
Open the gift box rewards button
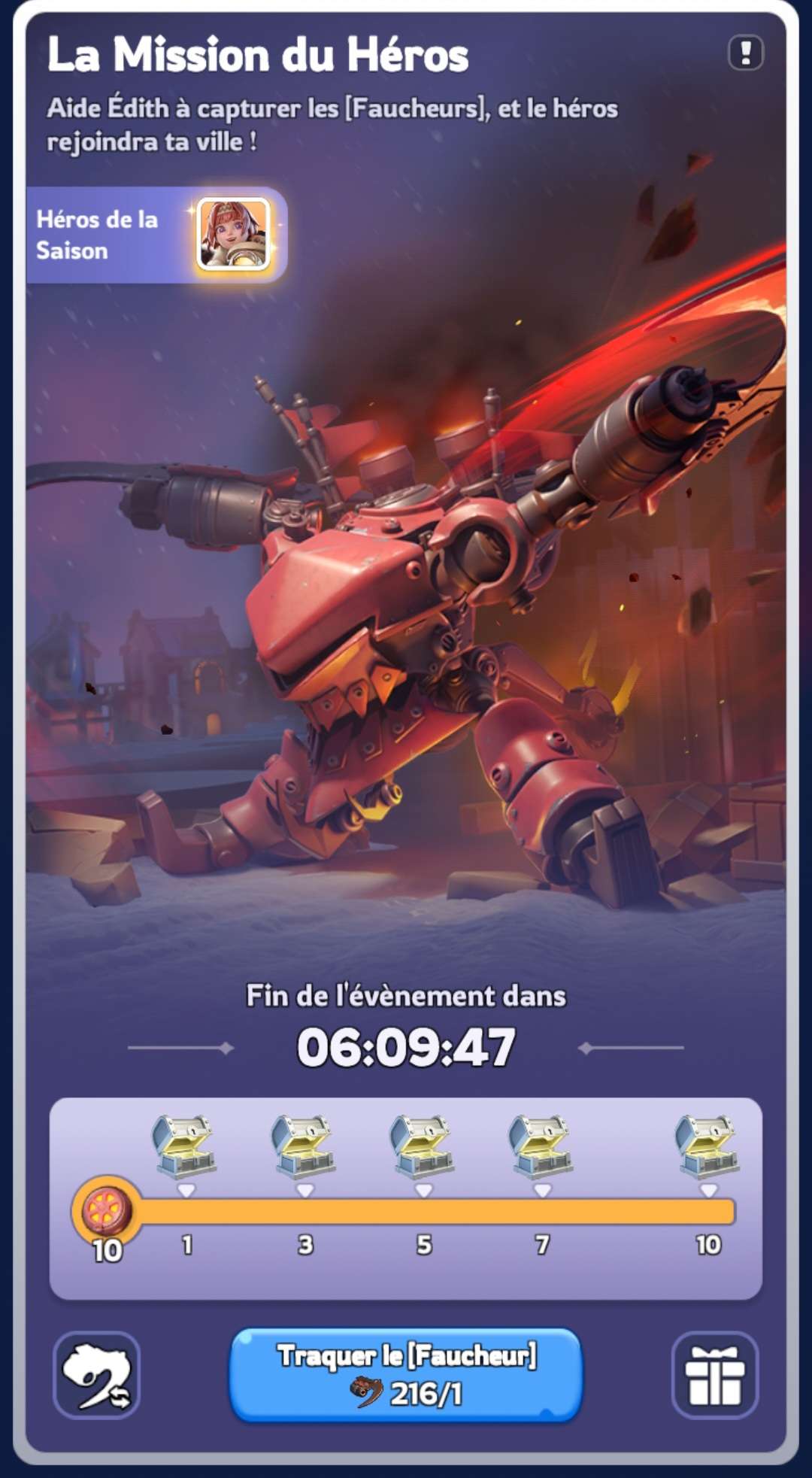(x=714, y=1374)
